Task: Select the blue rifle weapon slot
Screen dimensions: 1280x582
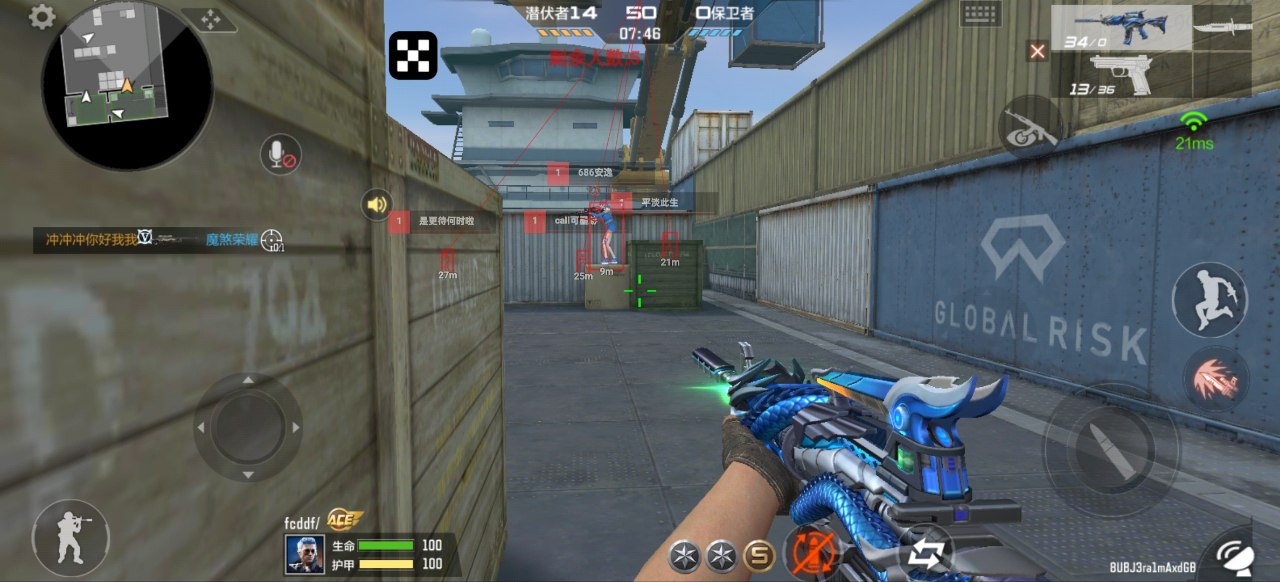Action: 1120,28
